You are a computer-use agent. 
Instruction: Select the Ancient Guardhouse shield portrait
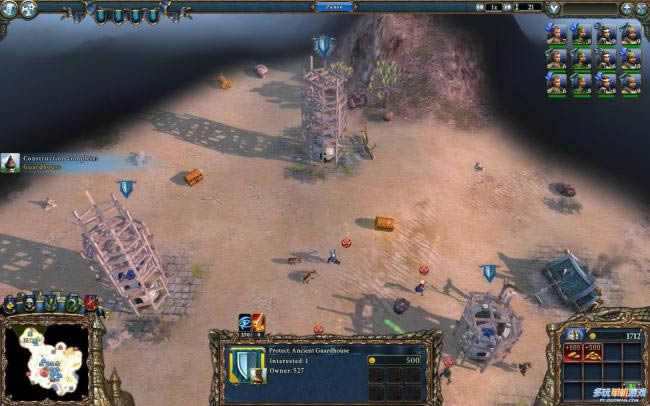click(246, 367)
